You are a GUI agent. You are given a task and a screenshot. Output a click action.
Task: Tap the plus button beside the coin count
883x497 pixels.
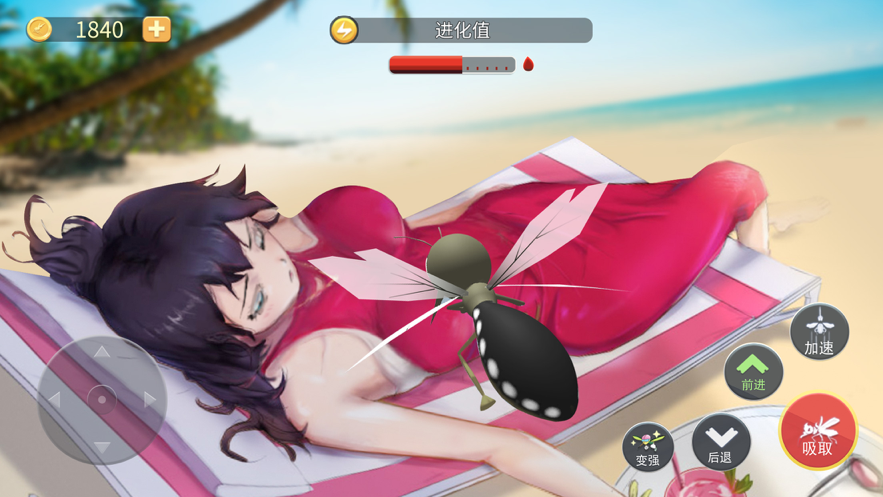pyautogui.click(x=156, y=29)
